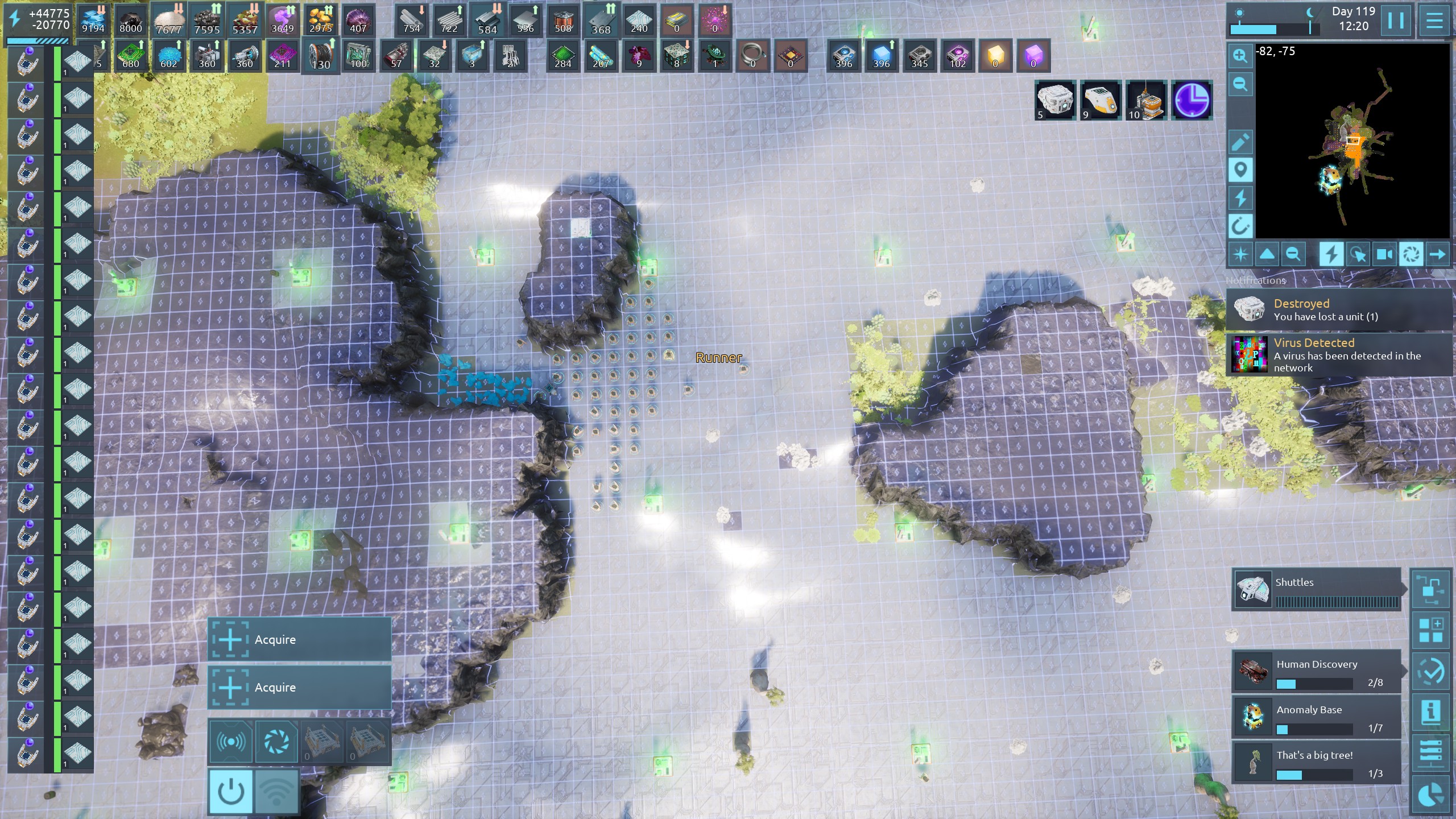Open the Anomaly Base objective
Viewport: 1456px width, 819px height.
pyautogui.click(x=1316, y=718)
